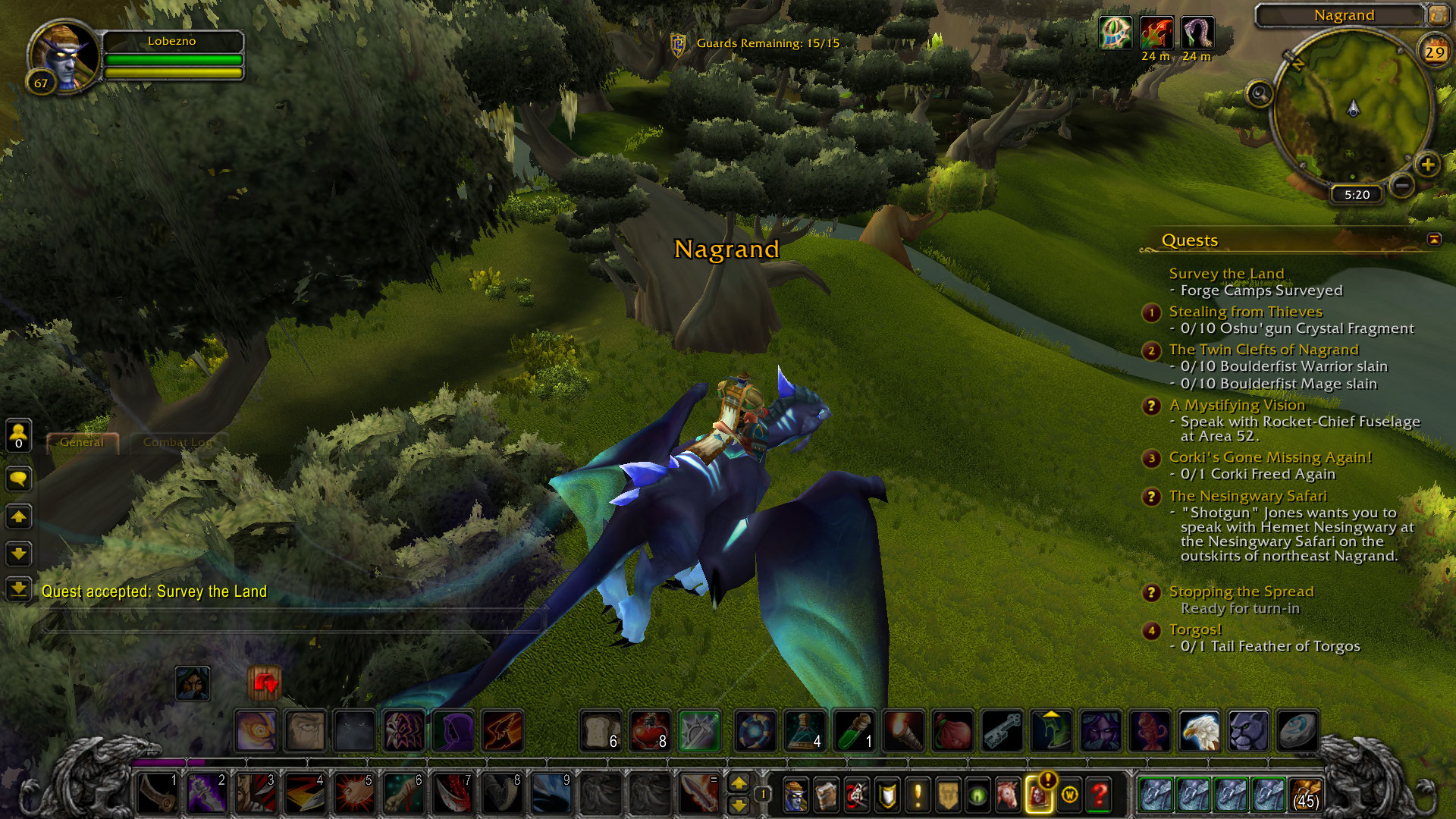This screenshot has height=819, width=1456.
Task: Select The Twin Clefts of Nagrand quest
Action: (1263, 350)
